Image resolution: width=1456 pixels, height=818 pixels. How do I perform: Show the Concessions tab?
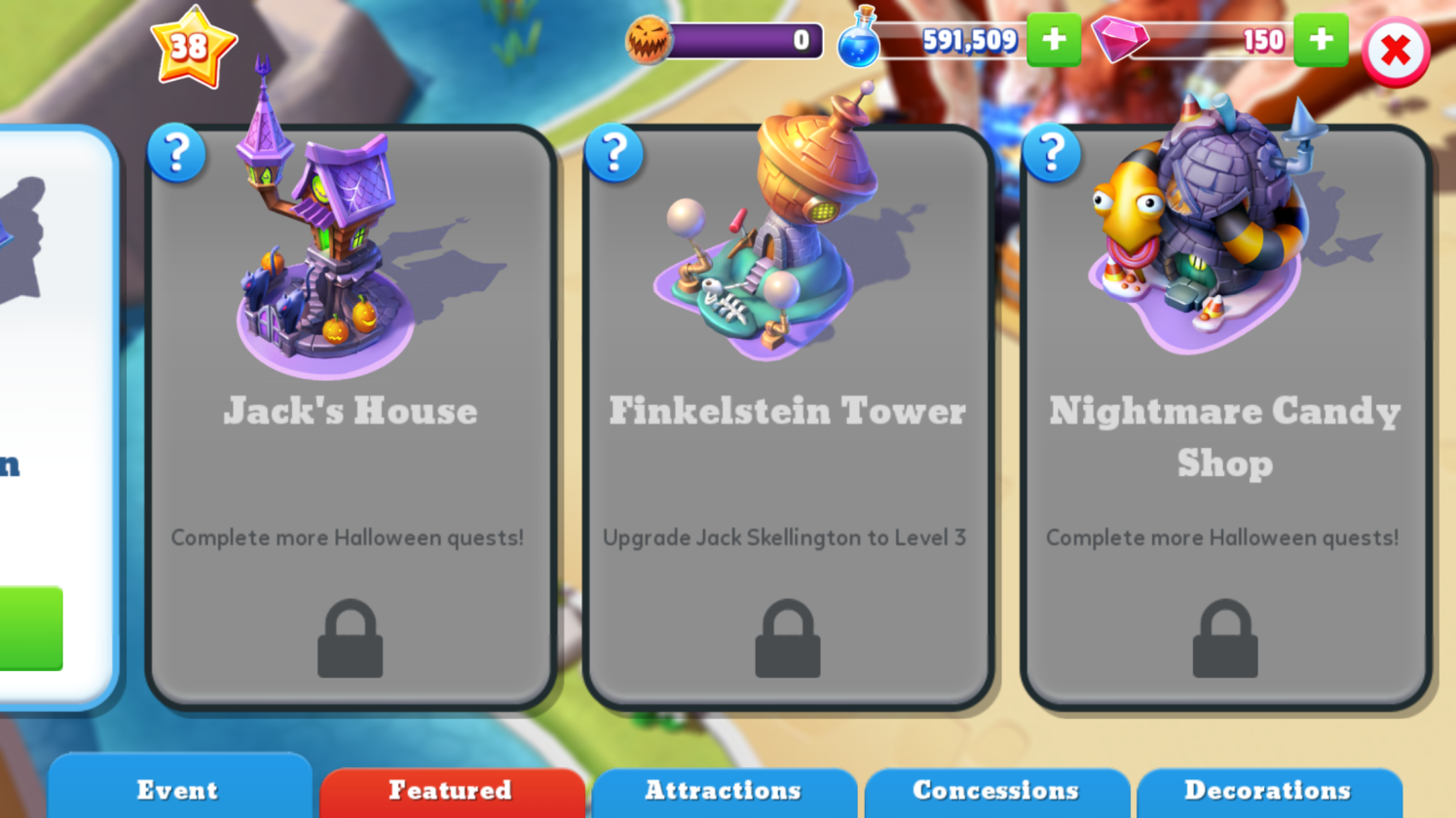995,790
